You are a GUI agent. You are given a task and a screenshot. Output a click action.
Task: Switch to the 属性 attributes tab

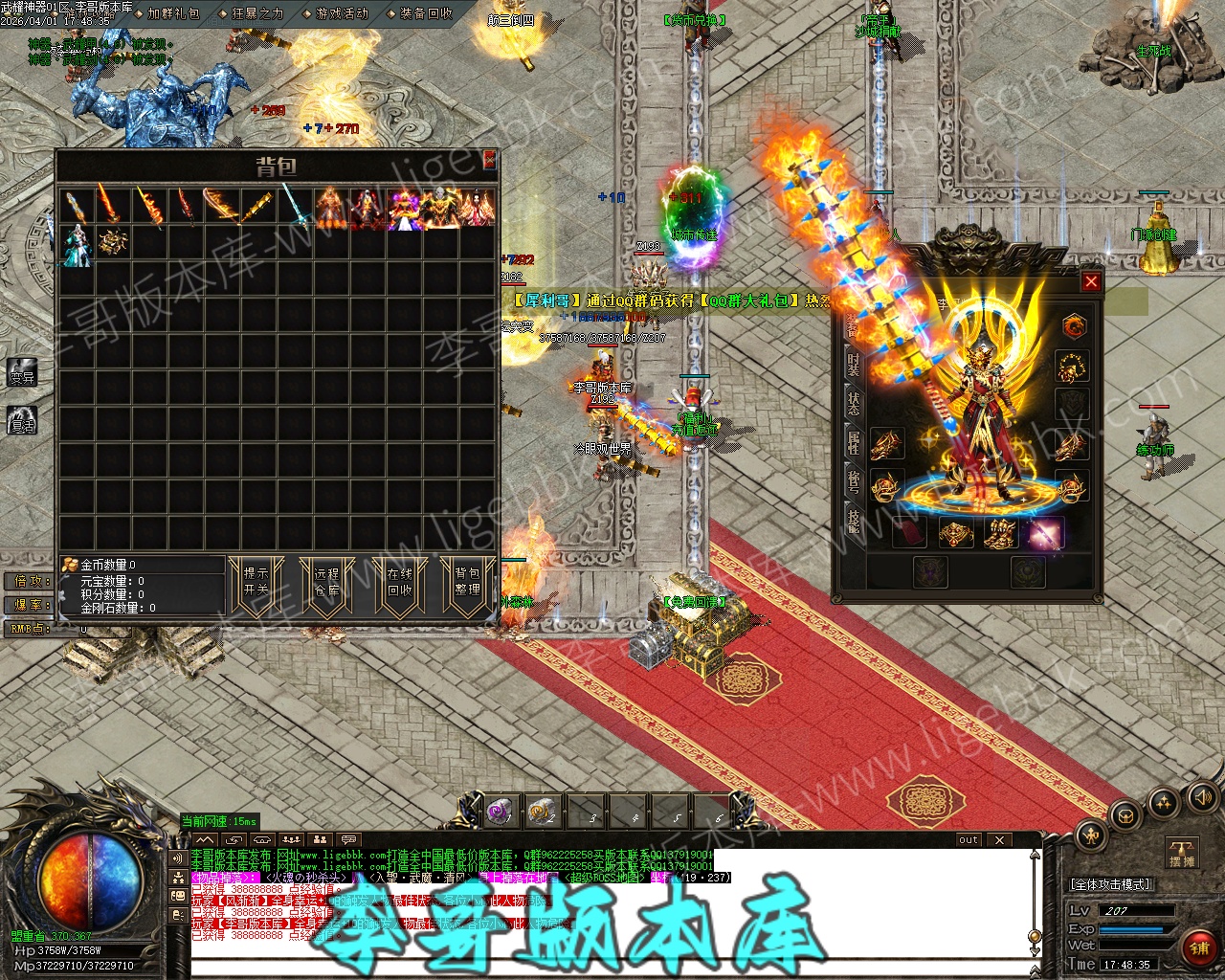click(853, 442)
